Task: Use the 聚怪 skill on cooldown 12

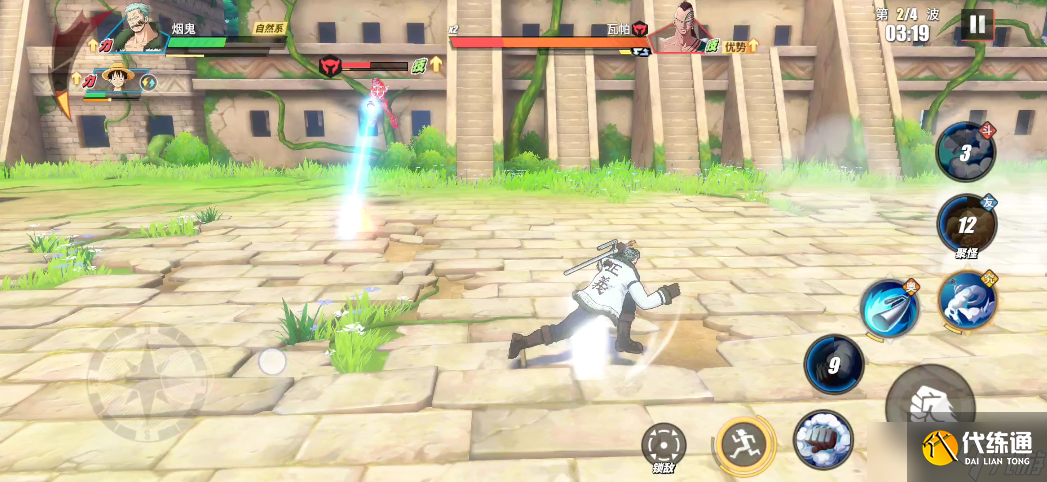Action: point(966,224)
